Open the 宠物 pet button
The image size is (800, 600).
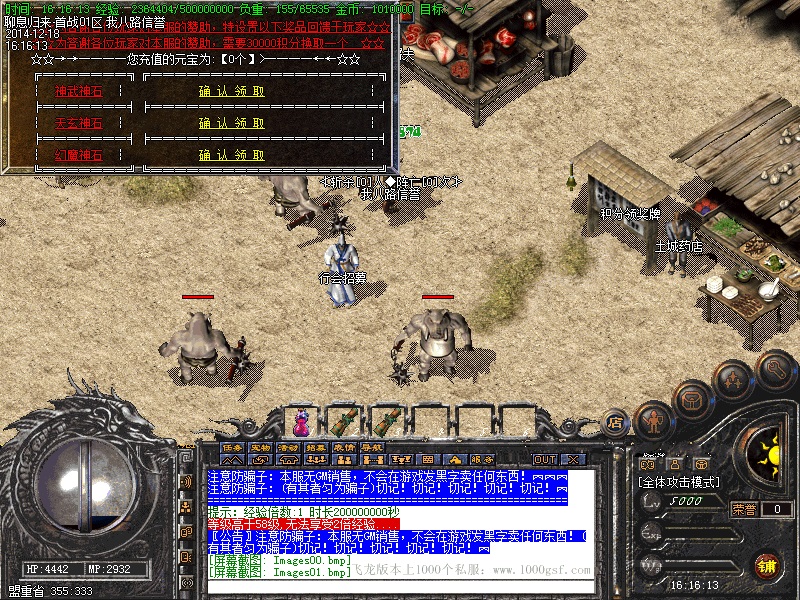click(x=260, y=447)
